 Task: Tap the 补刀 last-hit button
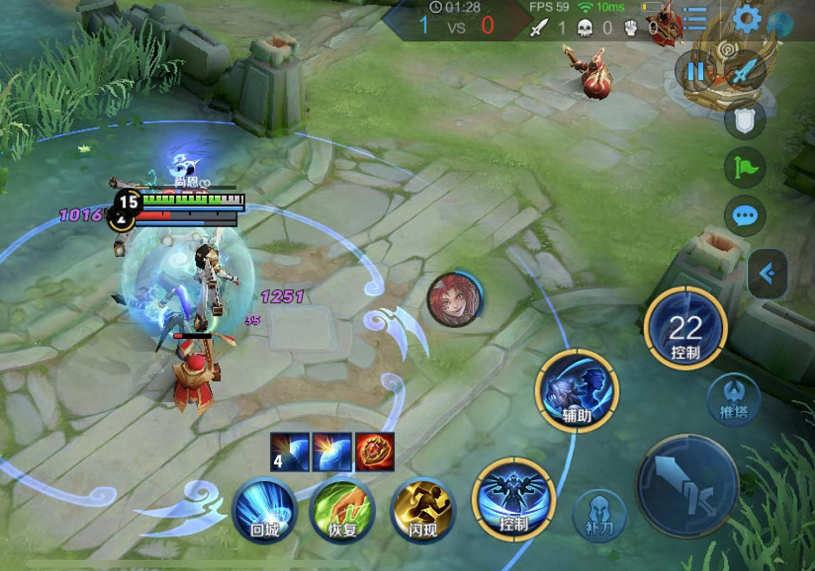[x=598, y=516]
